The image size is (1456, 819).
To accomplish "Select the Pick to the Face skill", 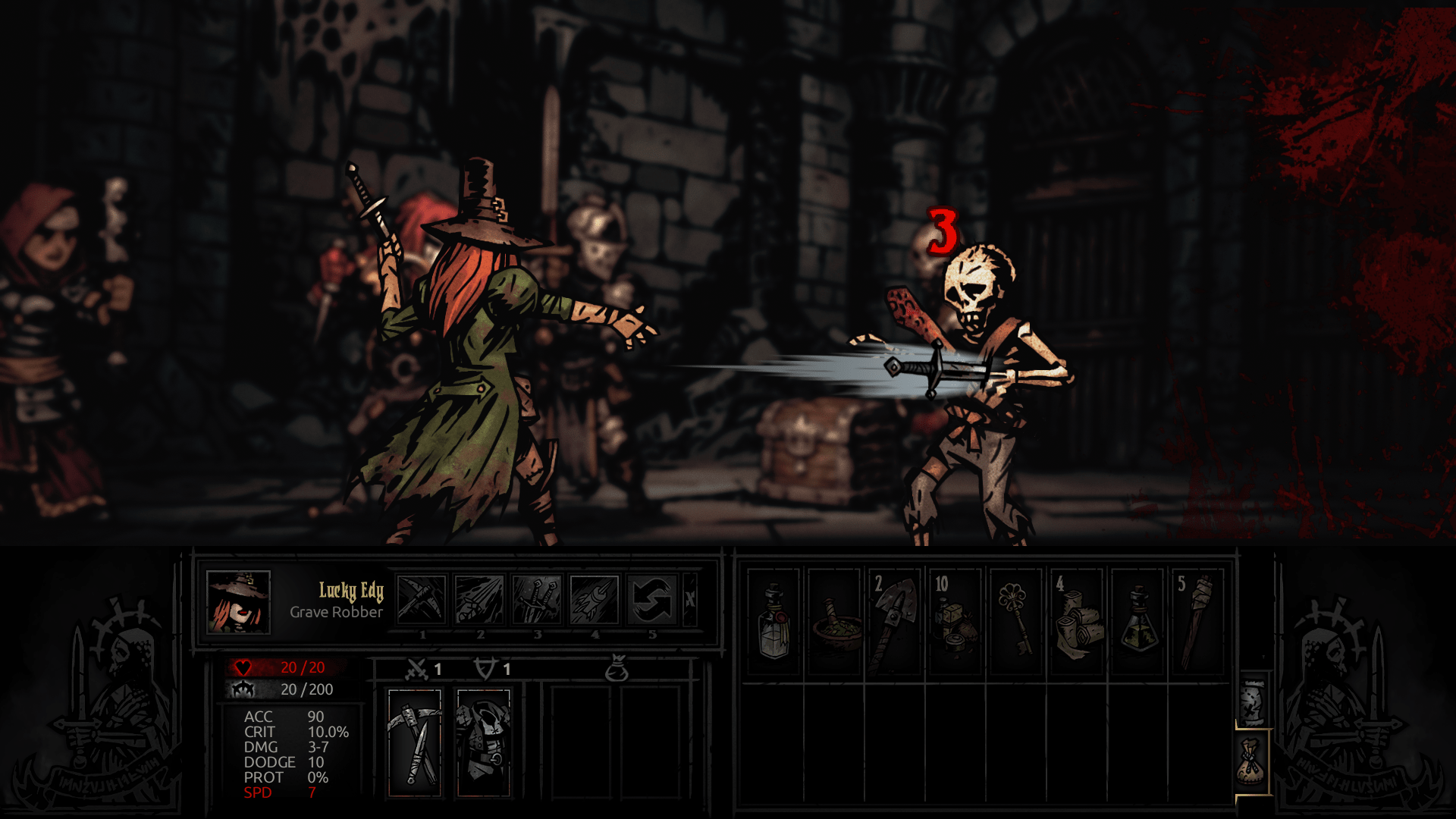I will point(421,599).
